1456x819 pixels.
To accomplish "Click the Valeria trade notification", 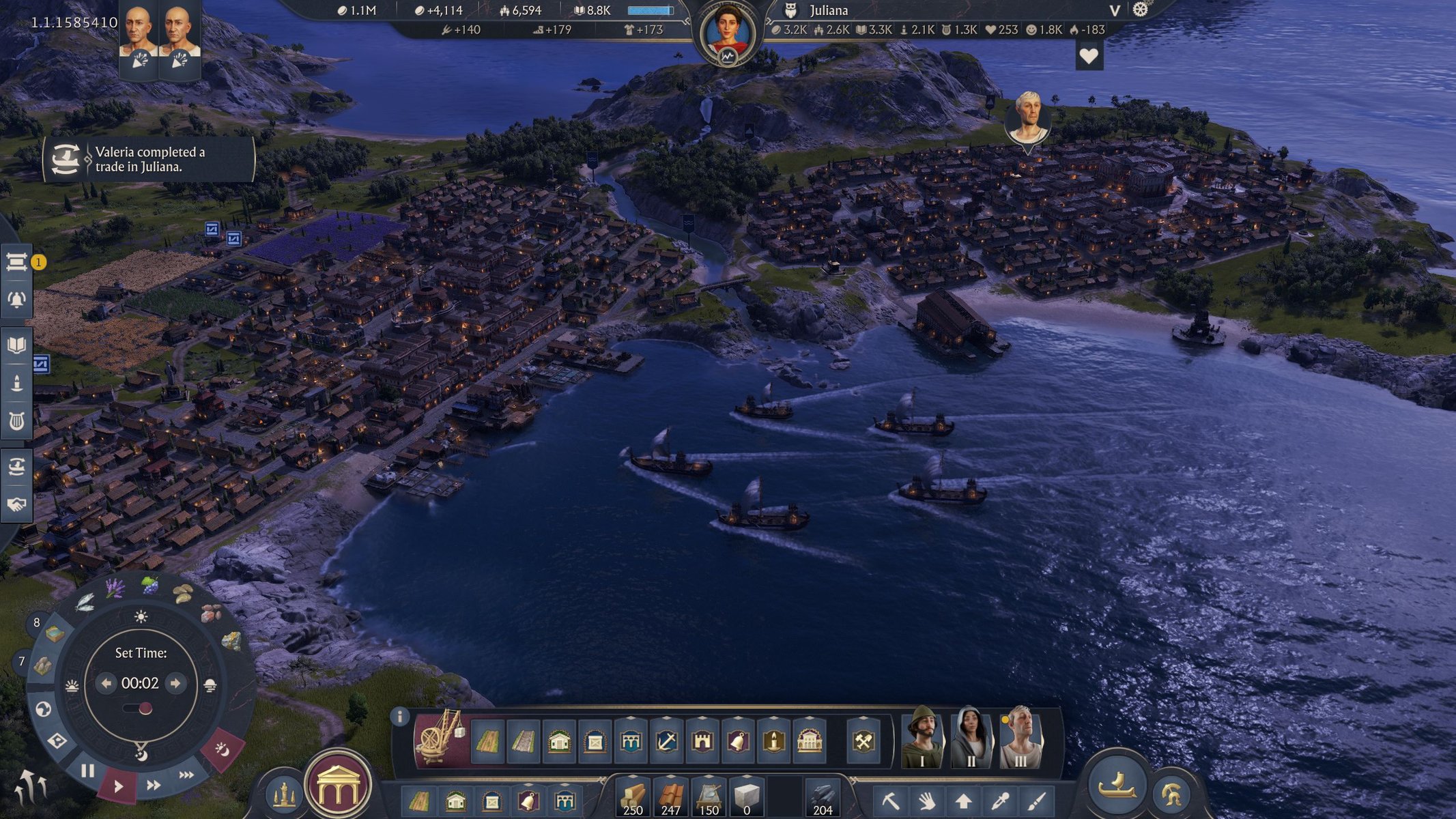I will pos(149,160).
